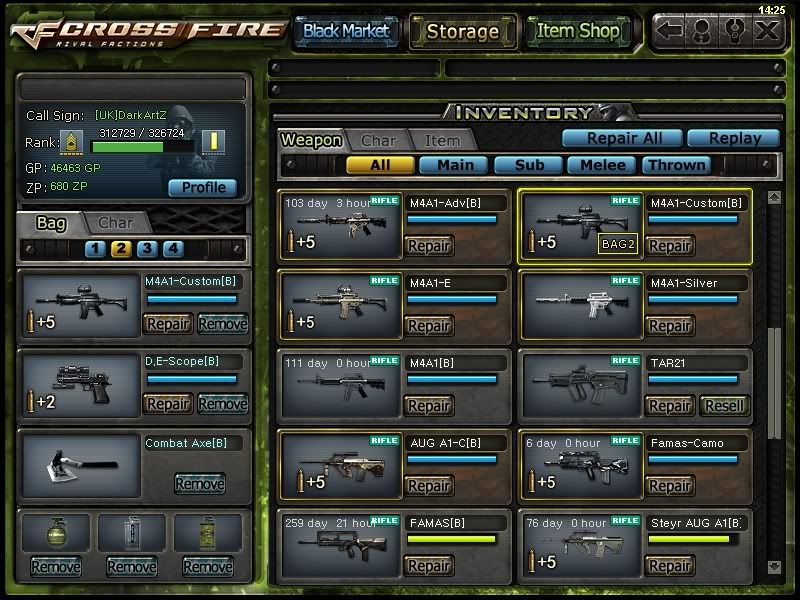Open the Black Market
800x600 pixels.
pos(346,31)
